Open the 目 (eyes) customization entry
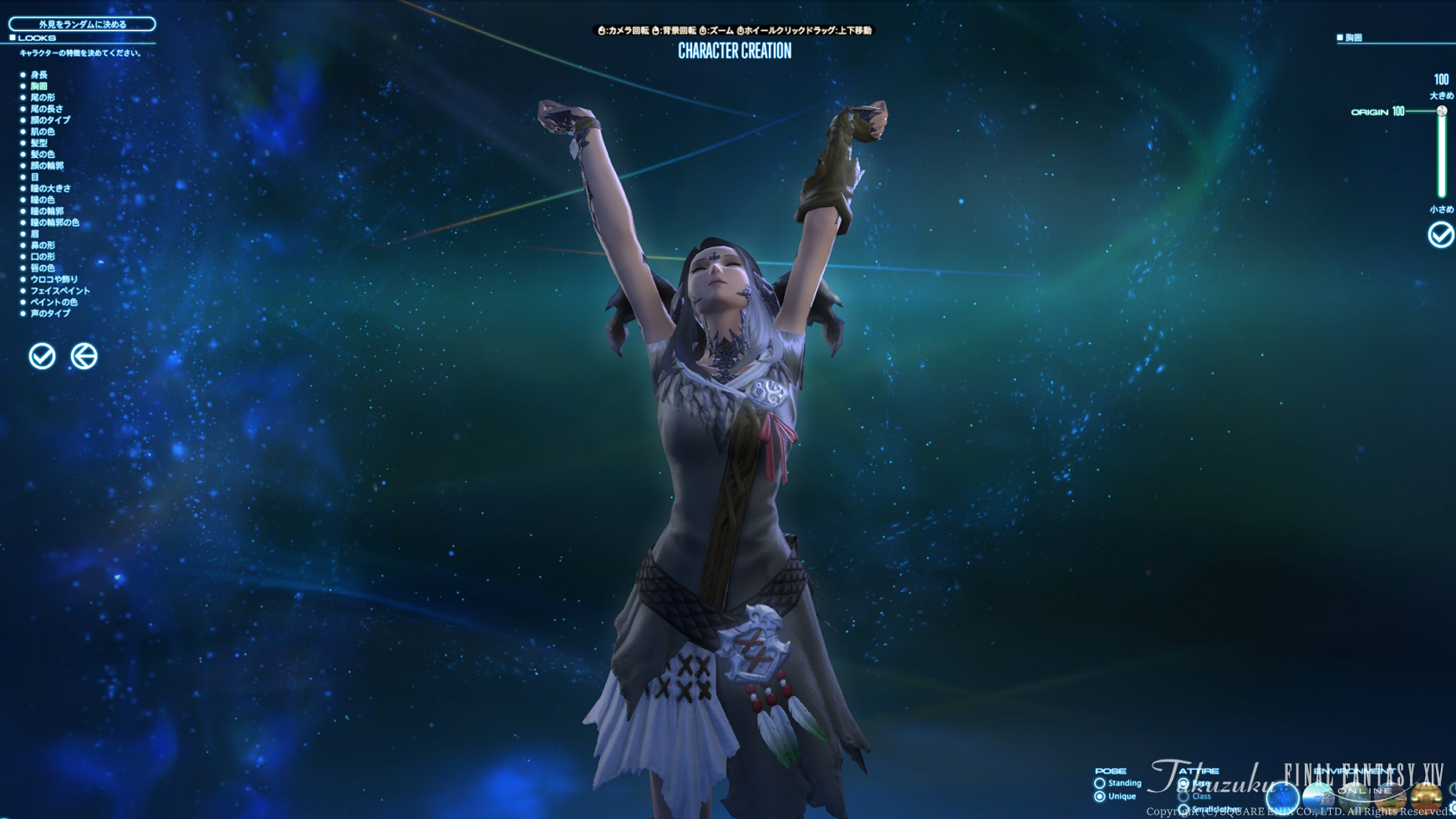This screenshot has height=819, width=1456. 37,176
